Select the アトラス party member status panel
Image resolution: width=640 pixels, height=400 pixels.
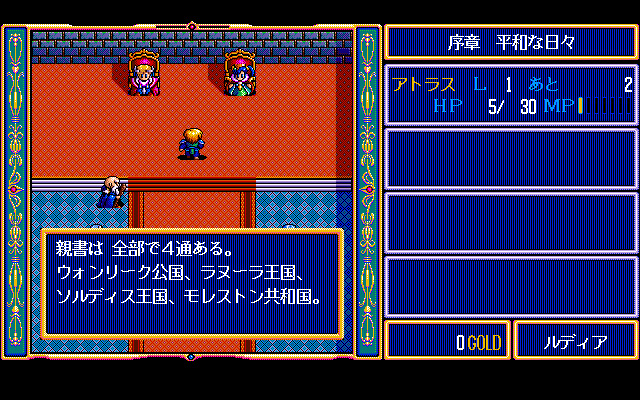tap(511, 95)
